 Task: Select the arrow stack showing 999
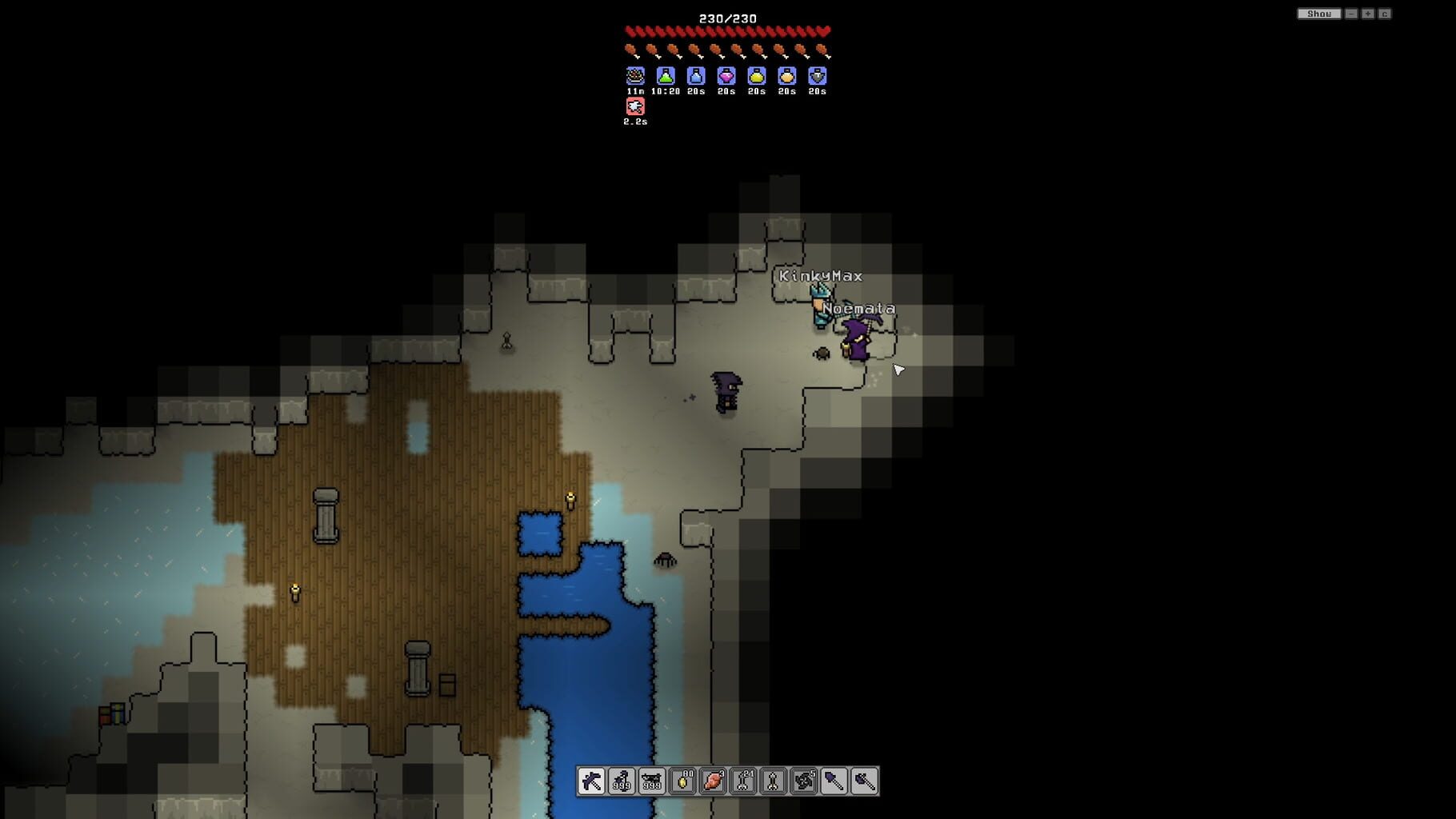tap(621, 782)
